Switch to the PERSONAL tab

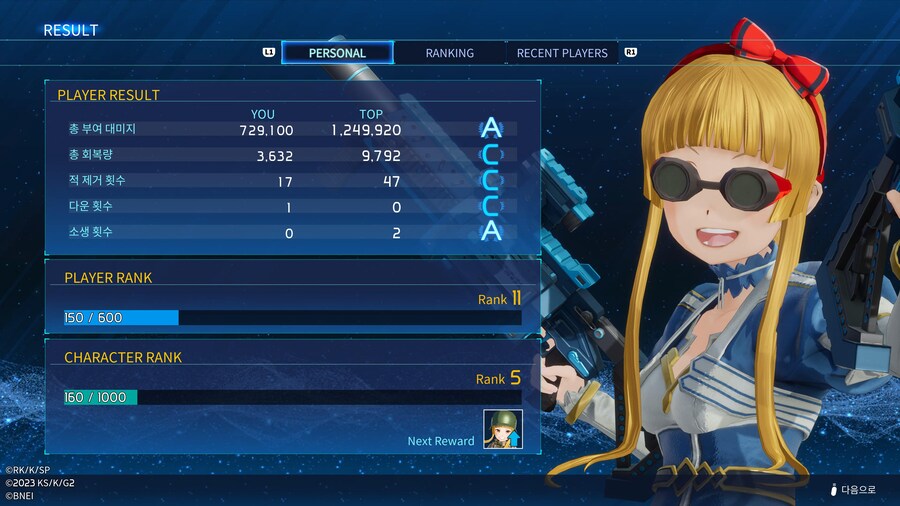pyautogui.click(x=337, y=53)
